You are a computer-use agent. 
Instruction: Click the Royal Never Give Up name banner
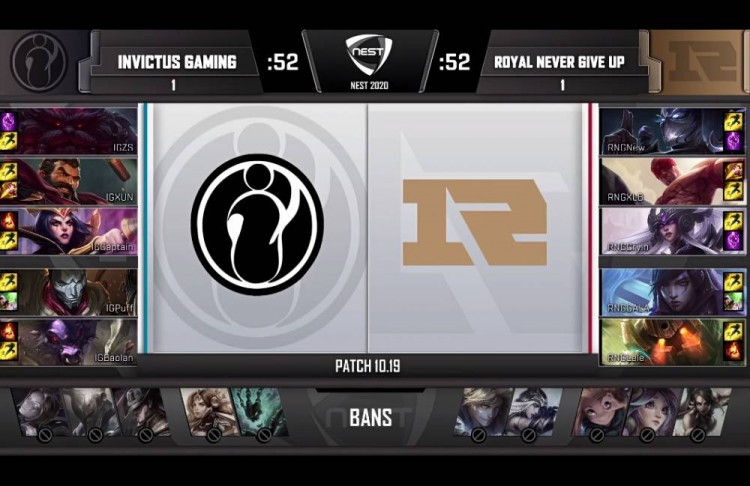(559, 62)
